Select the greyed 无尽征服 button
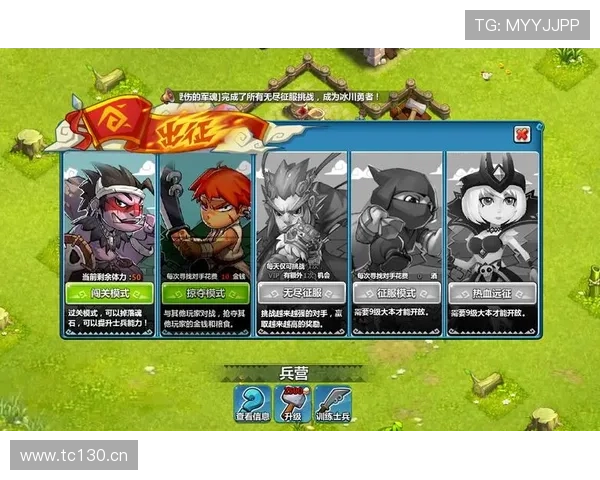This screenshot has height=480, width=600. [301, 293]
